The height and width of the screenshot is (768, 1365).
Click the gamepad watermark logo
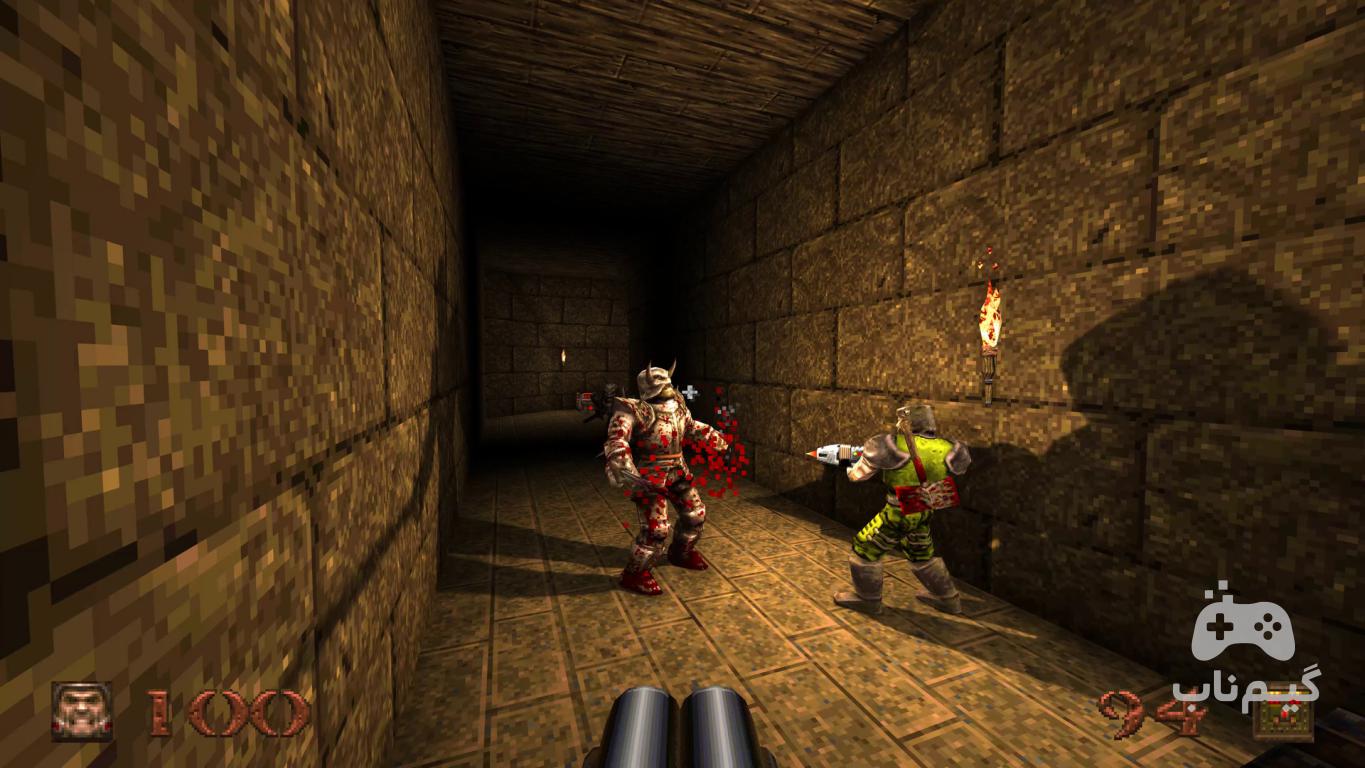coord(1242,627)
